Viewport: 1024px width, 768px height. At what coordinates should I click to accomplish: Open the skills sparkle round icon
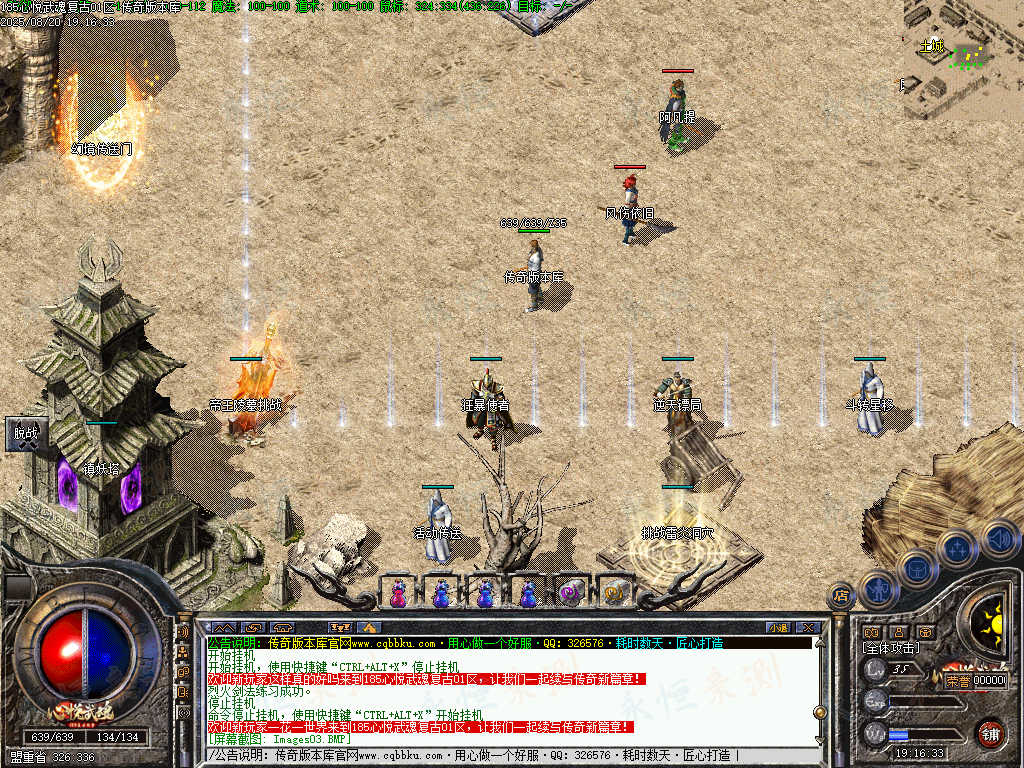(957, 548)
